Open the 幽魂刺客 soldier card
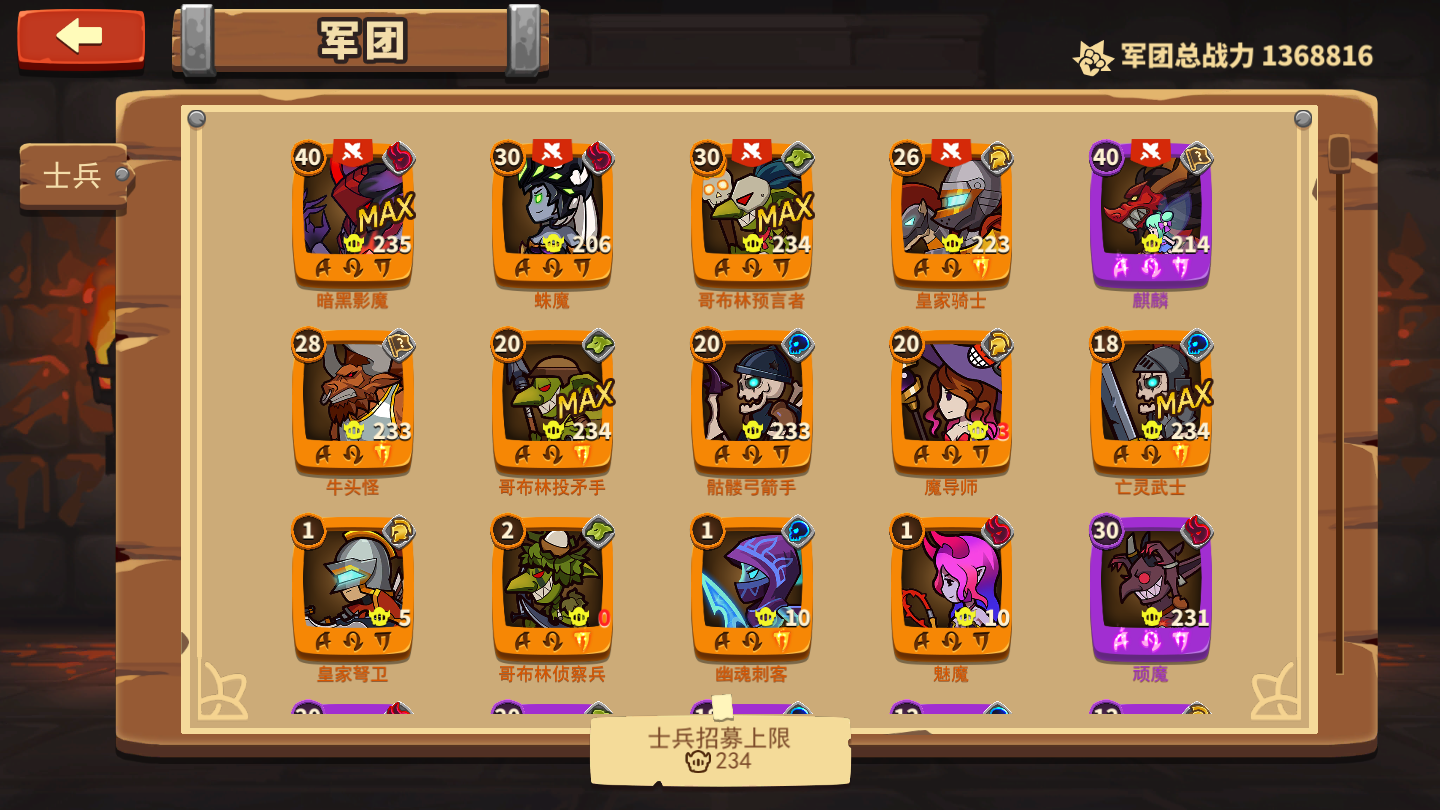This screenshot has width=1440, height=810. point(750,590)
